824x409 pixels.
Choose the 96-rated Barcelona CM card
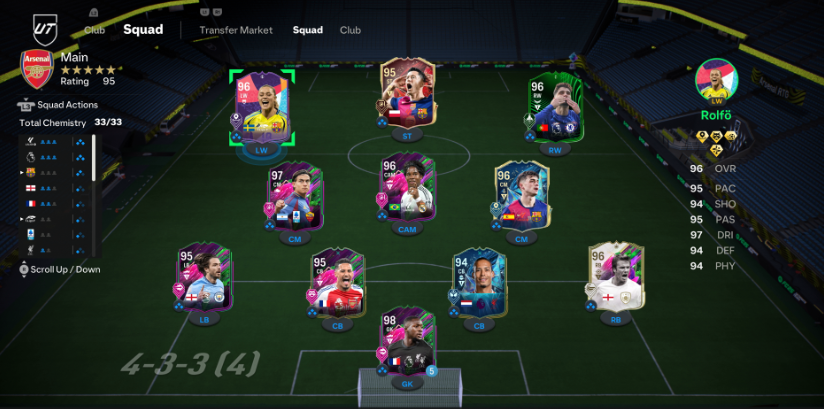[520, 197]
